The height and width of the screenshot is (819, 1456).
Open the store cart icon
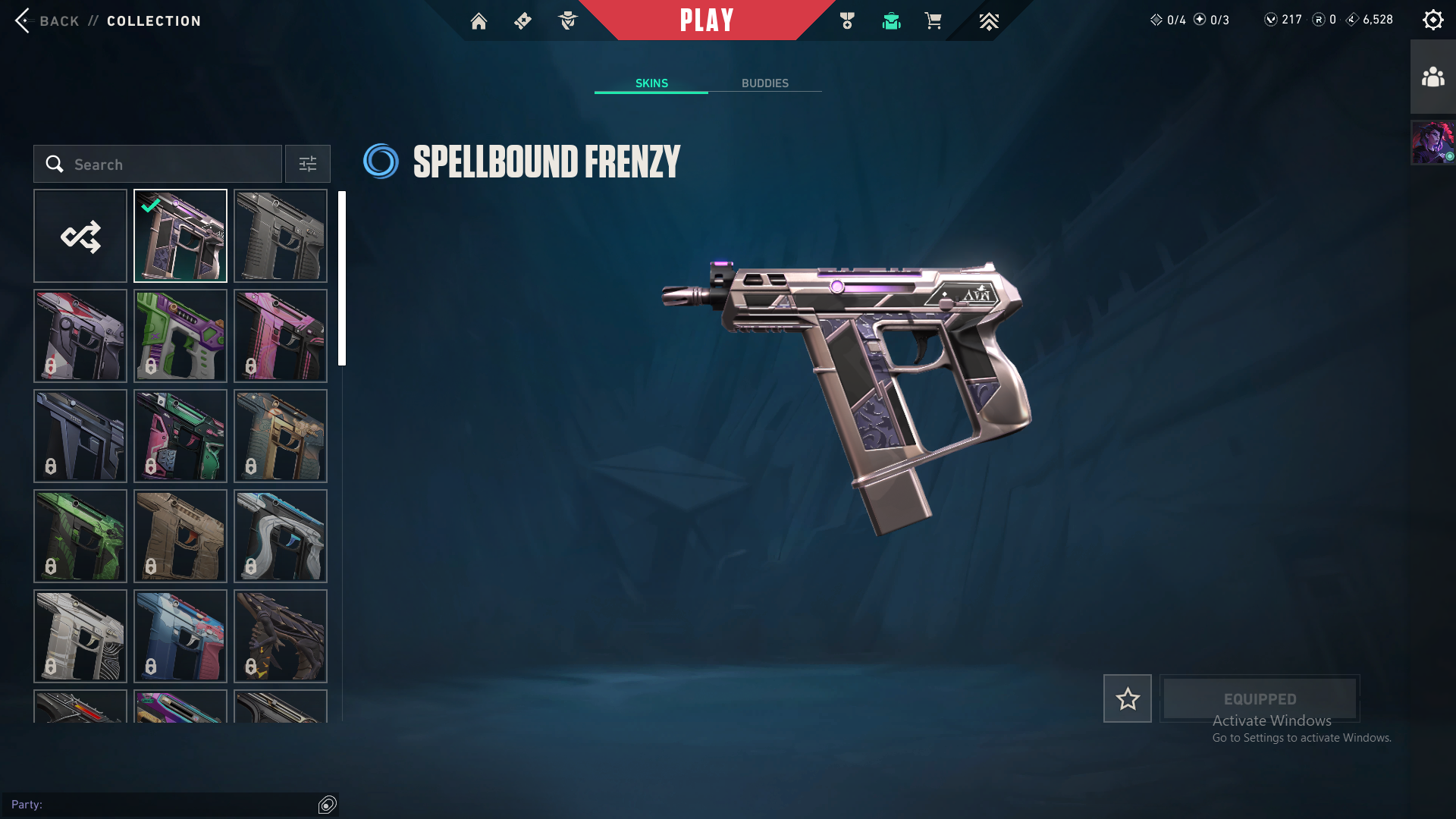tap(933, 21)
